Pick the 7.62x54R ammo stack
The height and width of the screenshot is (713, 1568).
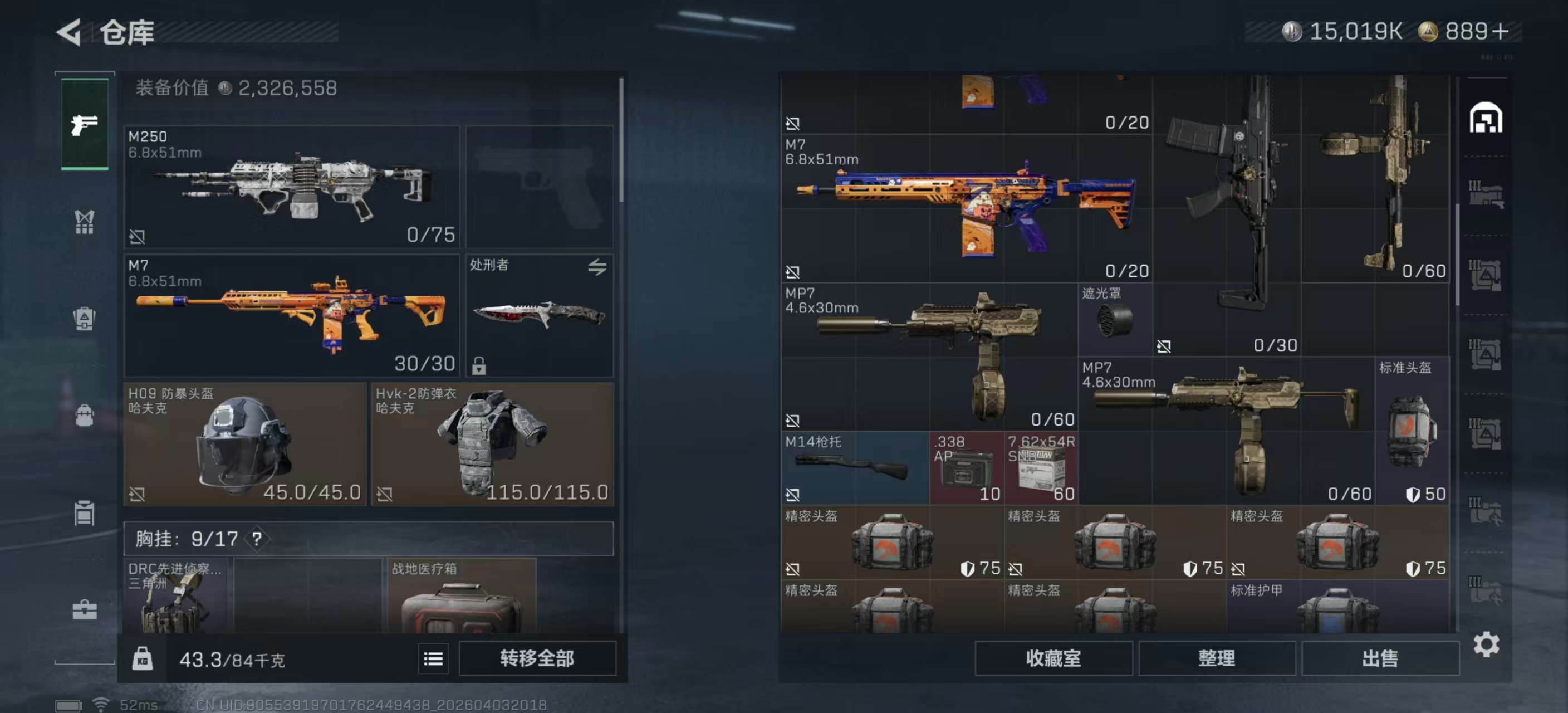1040,468
